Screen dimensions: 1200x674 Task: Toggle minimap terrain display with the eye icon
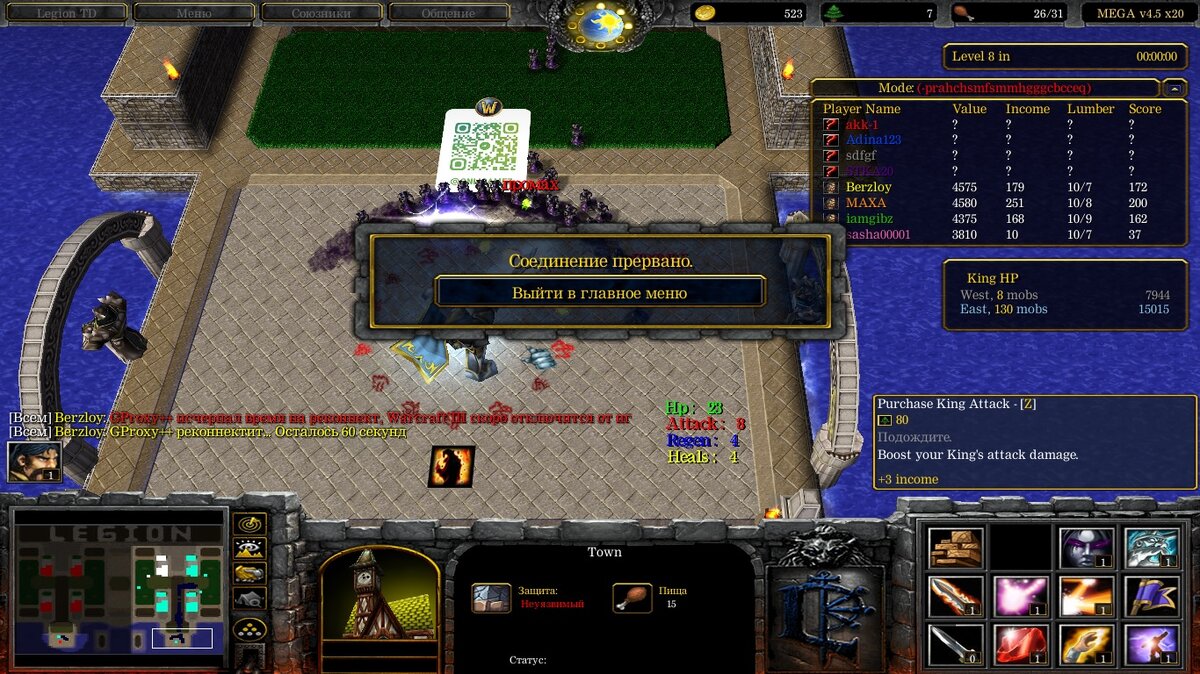pos(249,548)
